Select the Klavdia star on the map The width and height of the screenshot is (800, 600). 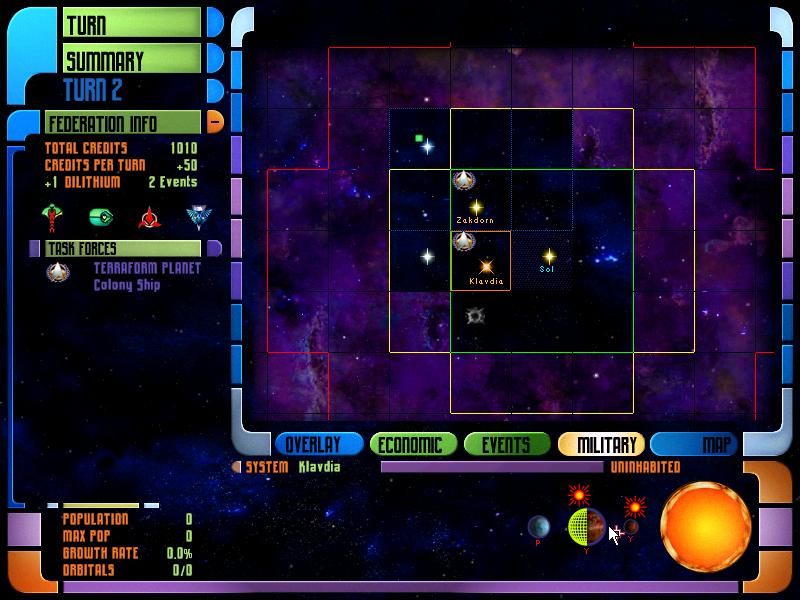coord(487,267)
